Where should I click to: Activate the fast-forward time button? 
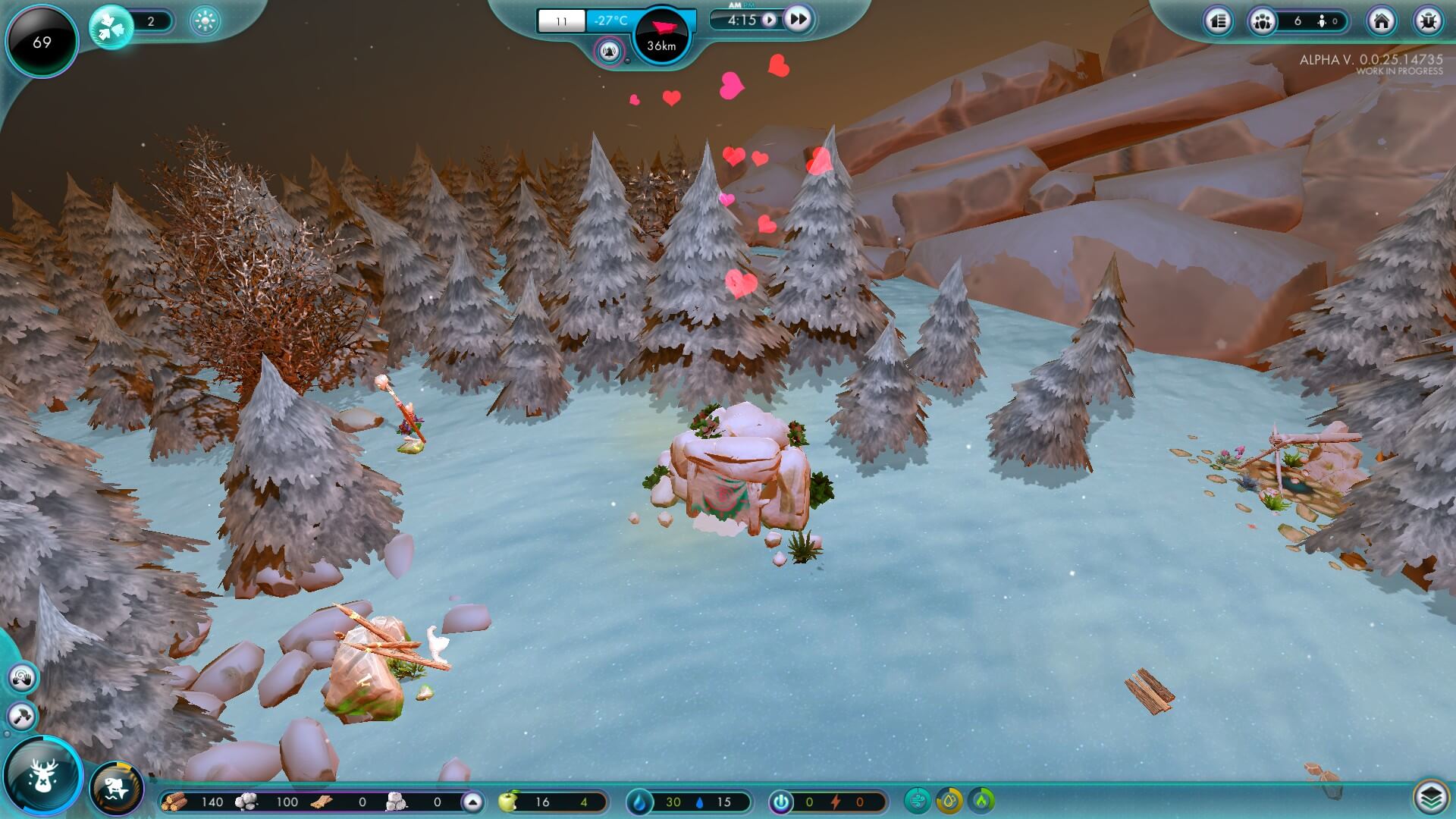797,19
